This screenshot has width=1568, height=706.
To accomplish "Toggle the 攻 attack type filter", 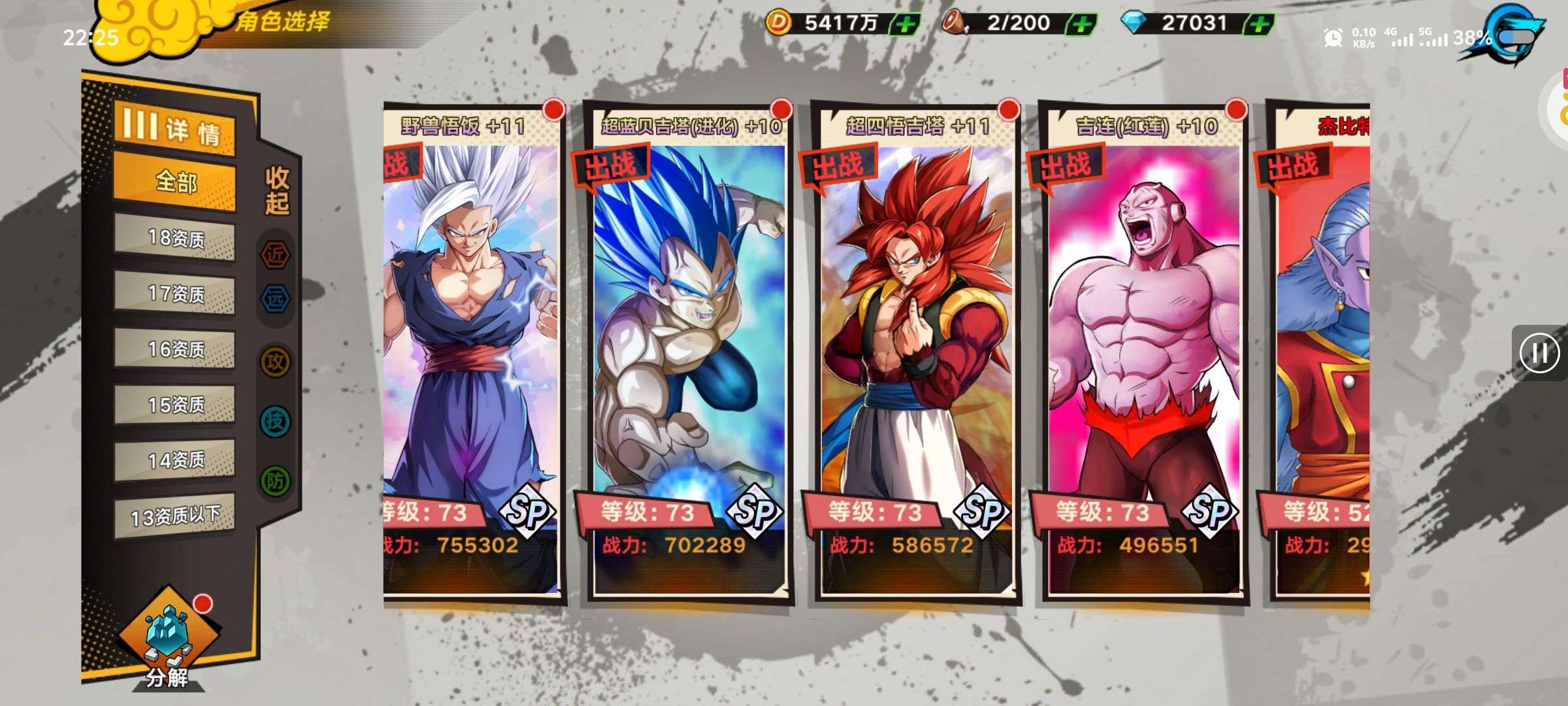I will pos(275,361).
